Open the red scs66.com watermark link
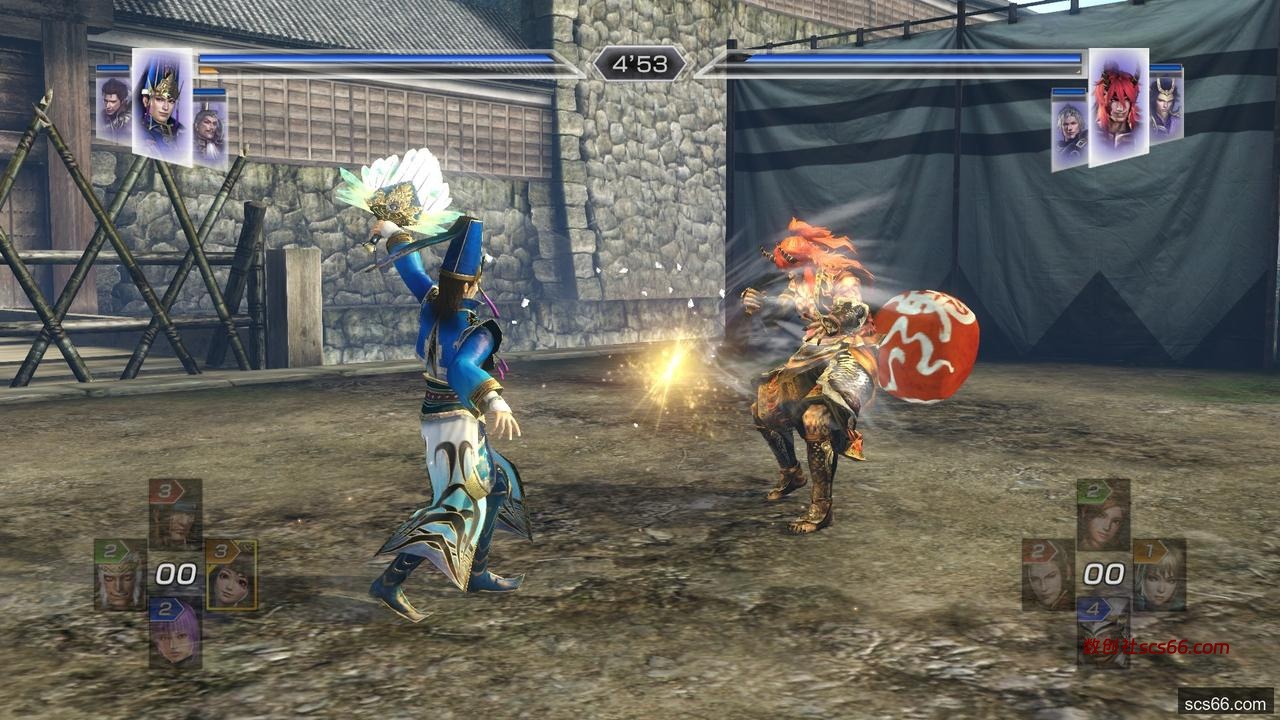This screenshot has height=720, width=1280. [x=1155, y=647]
